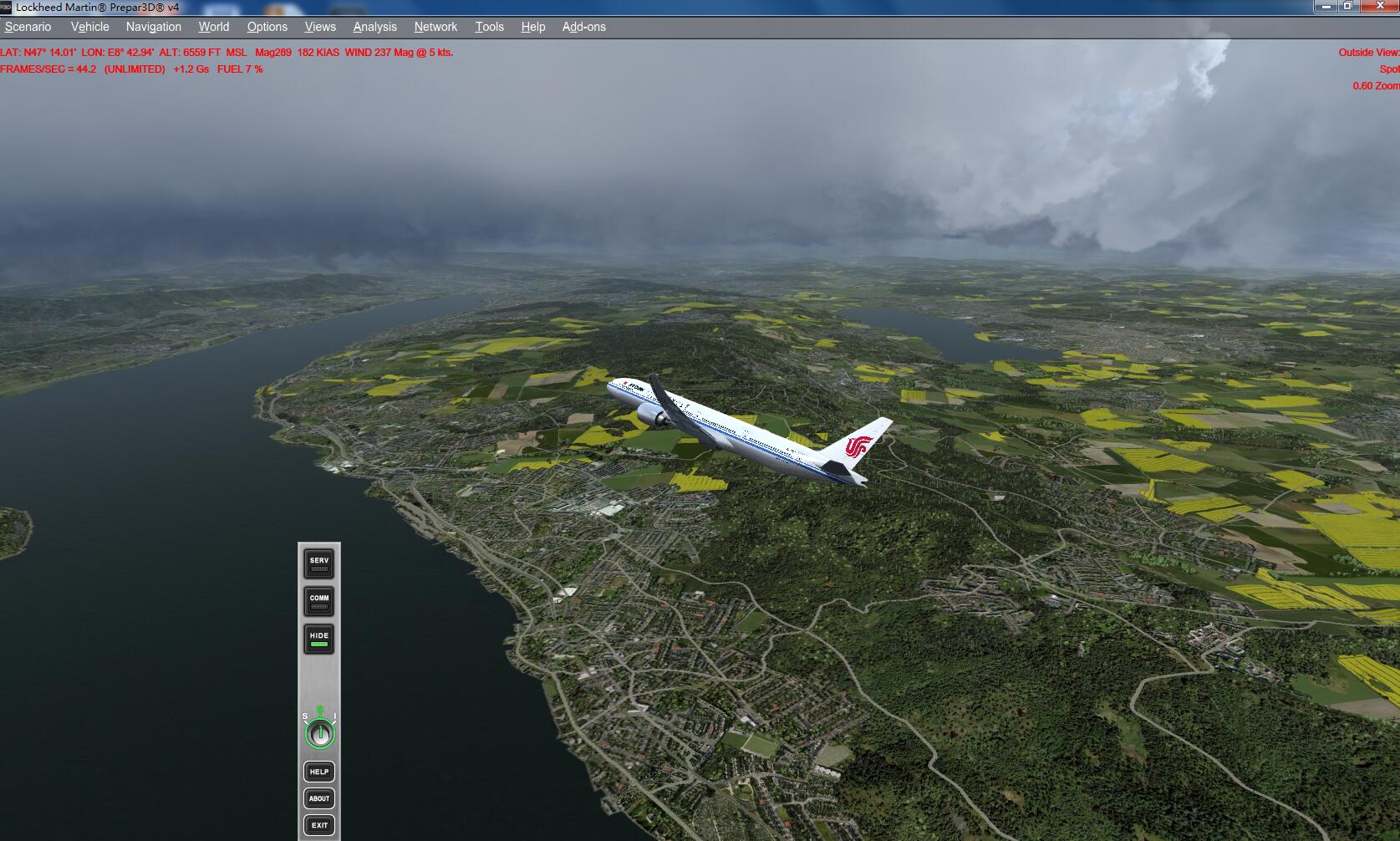
Task: Click the panel's HELP button
Action: pos(319,772)
